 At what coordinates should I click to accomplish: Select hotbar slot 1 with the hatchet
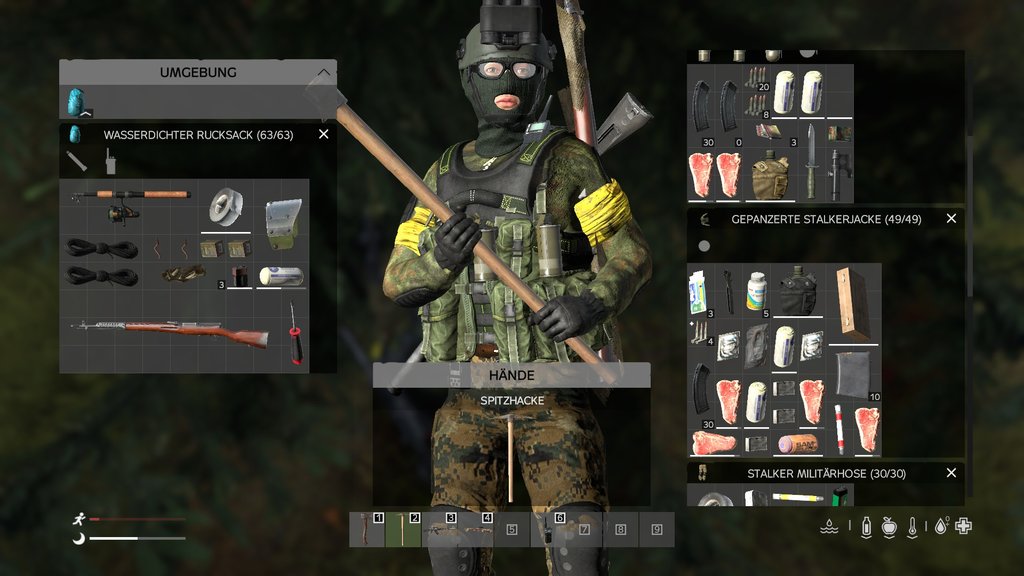[367, 530]
